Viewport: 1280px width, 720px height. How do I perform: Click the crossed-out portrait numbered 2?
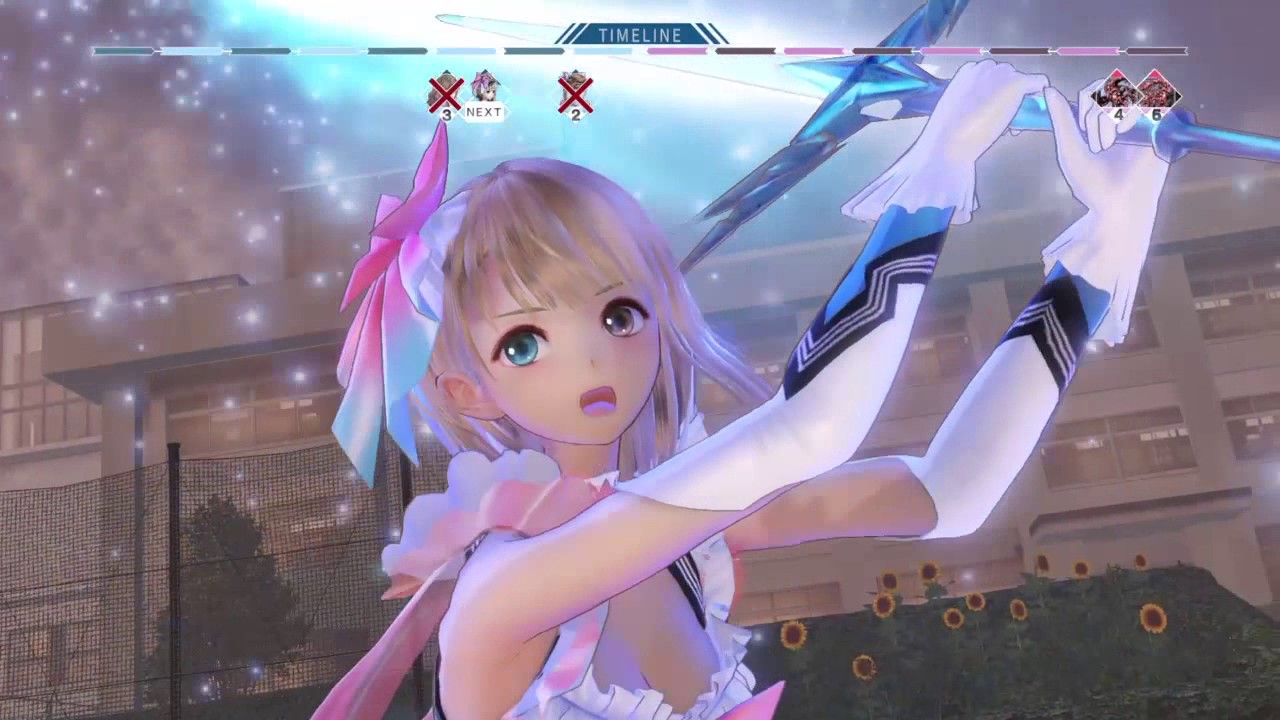(x=575, y=92)
